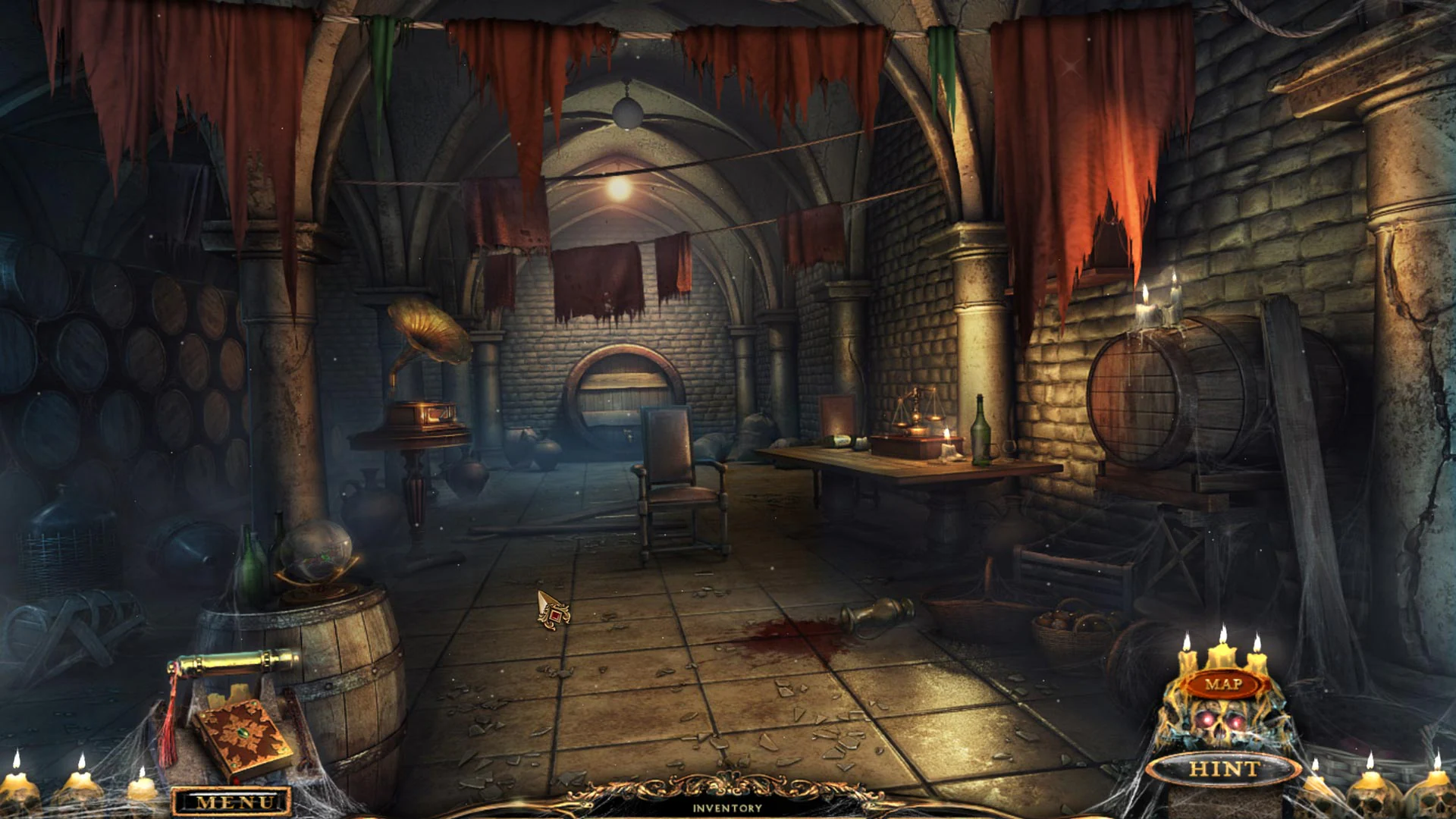This screenshot has width=1456, height=819.
Task: Open the MENU panel
Action: (x=230, y=799)
